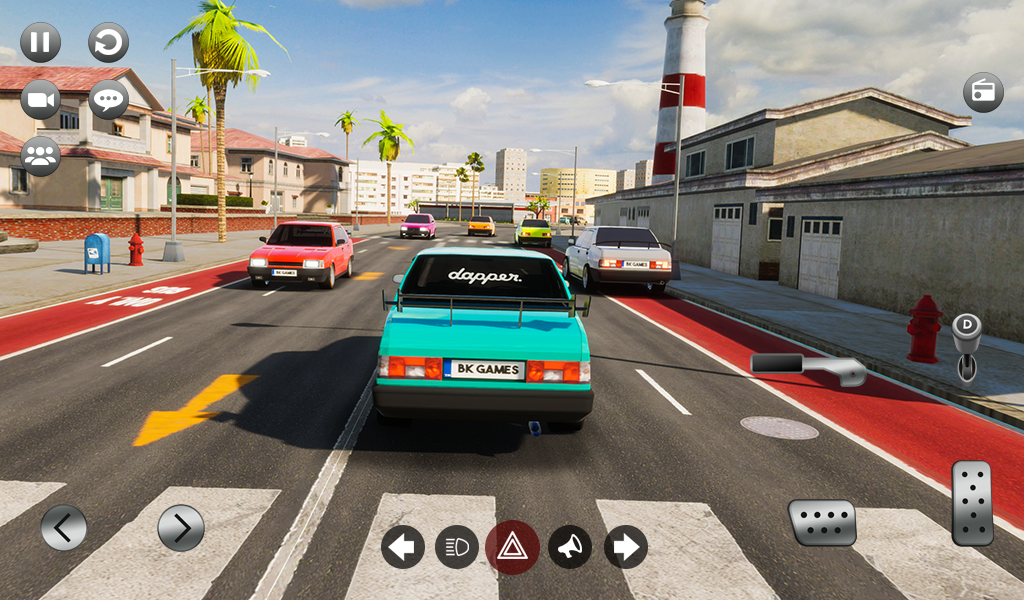Tap the reset car button

[x=108, y=43]
